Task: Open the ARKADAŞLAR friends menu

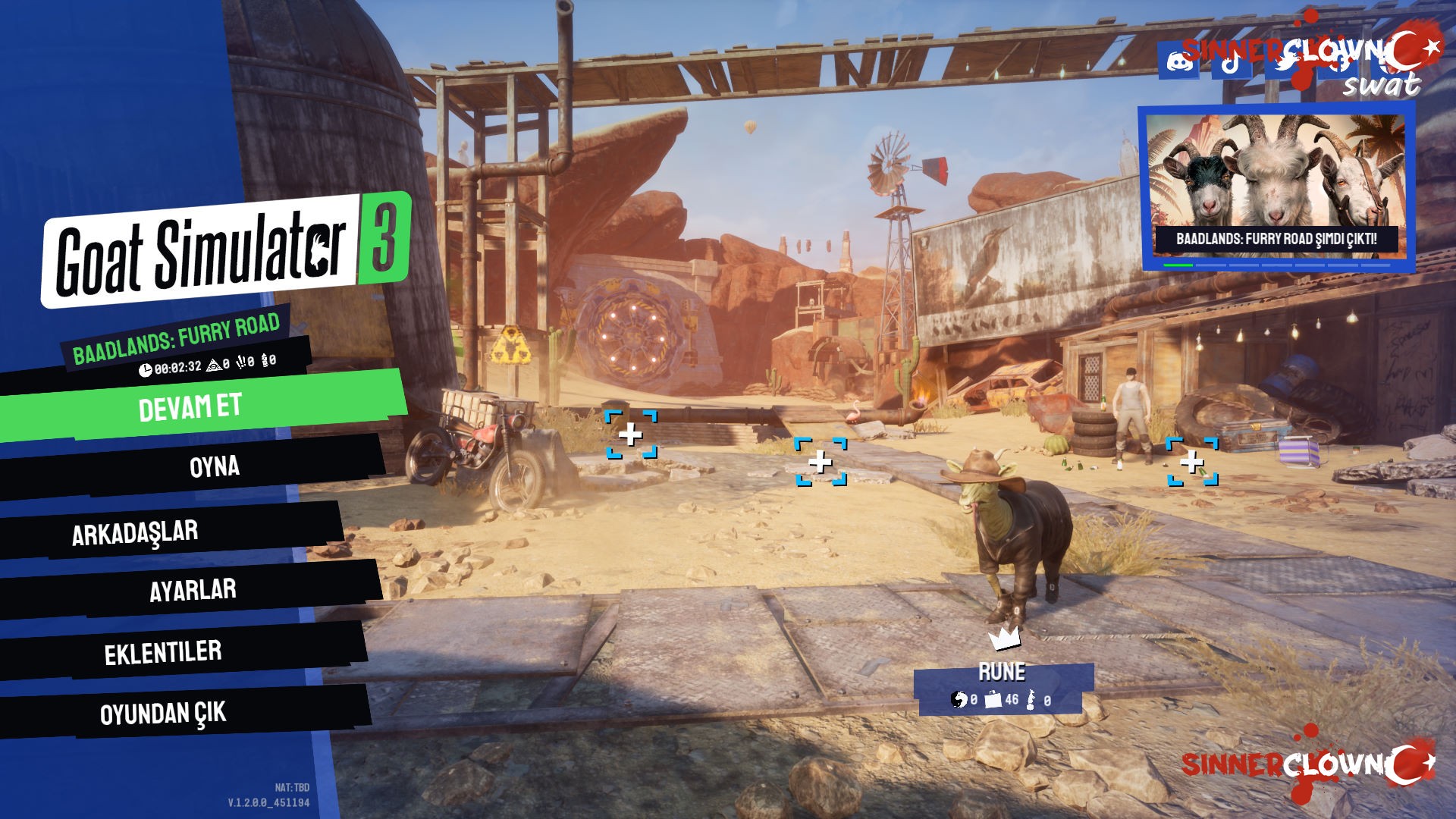Action: point(135,532)
